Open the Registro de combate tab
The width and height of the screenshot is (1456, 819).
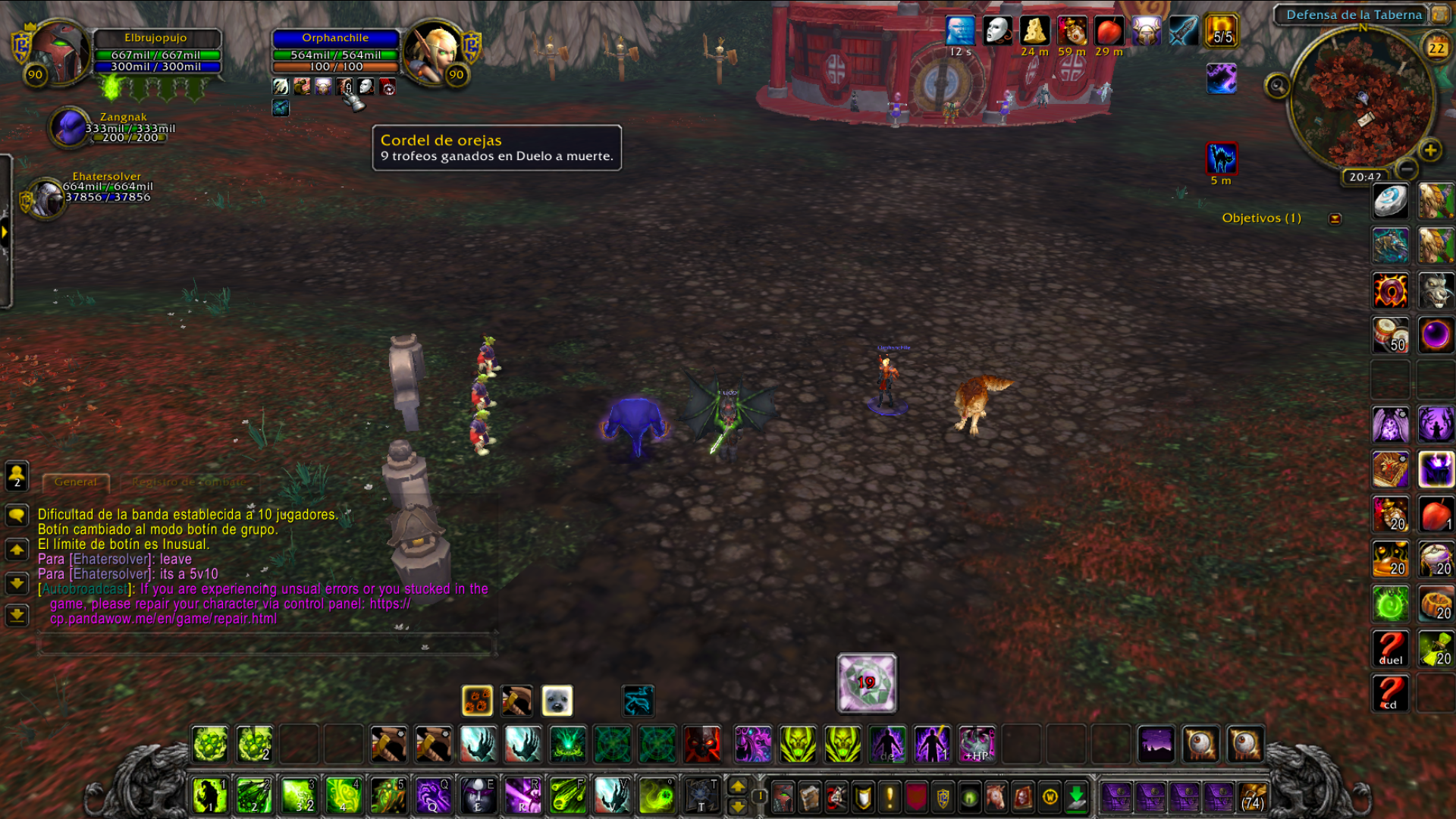(x=188, y=482)
